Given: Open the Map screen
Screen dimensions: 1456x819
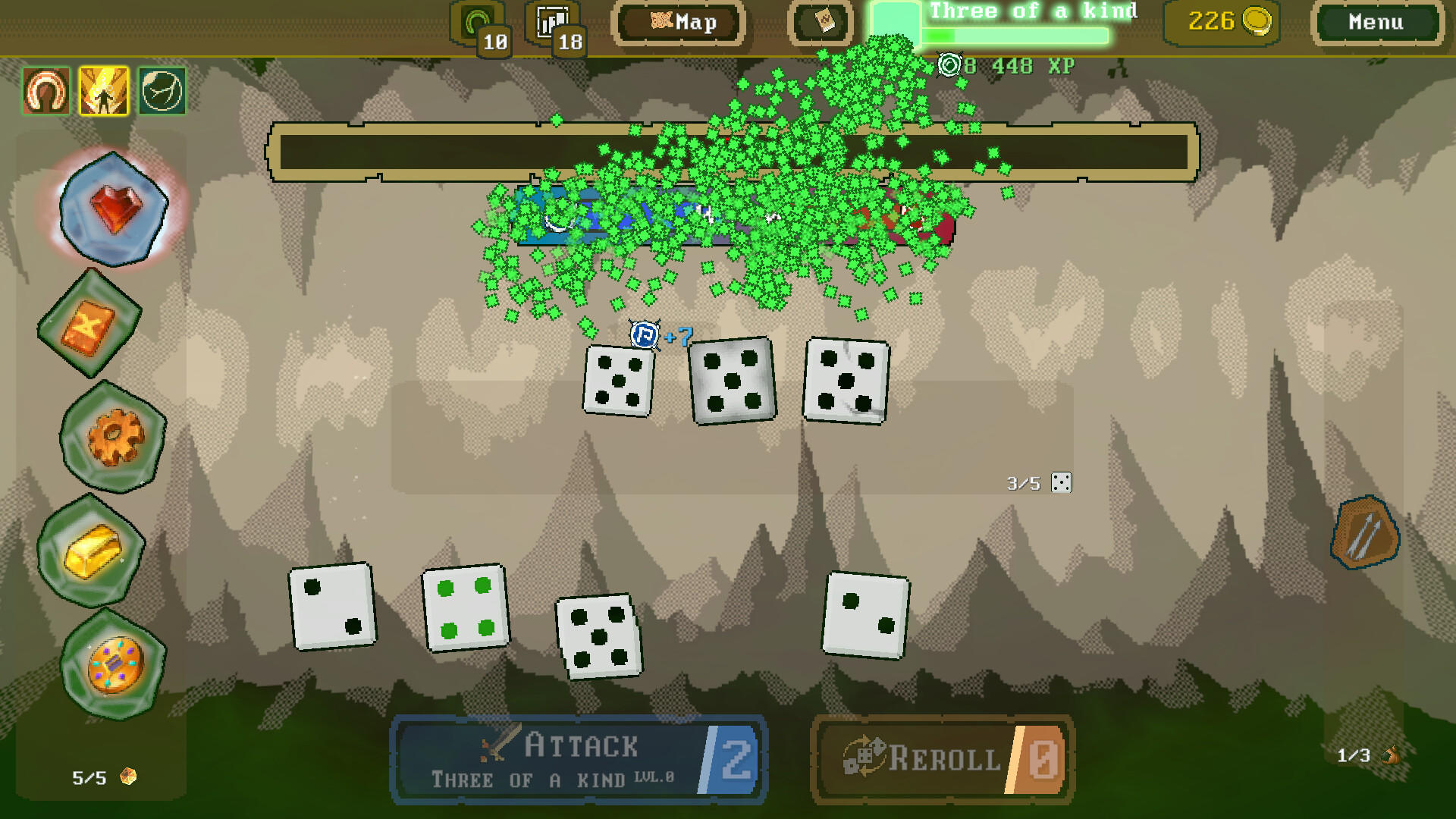Looking at the screenshot, I should tap(679, 22).
